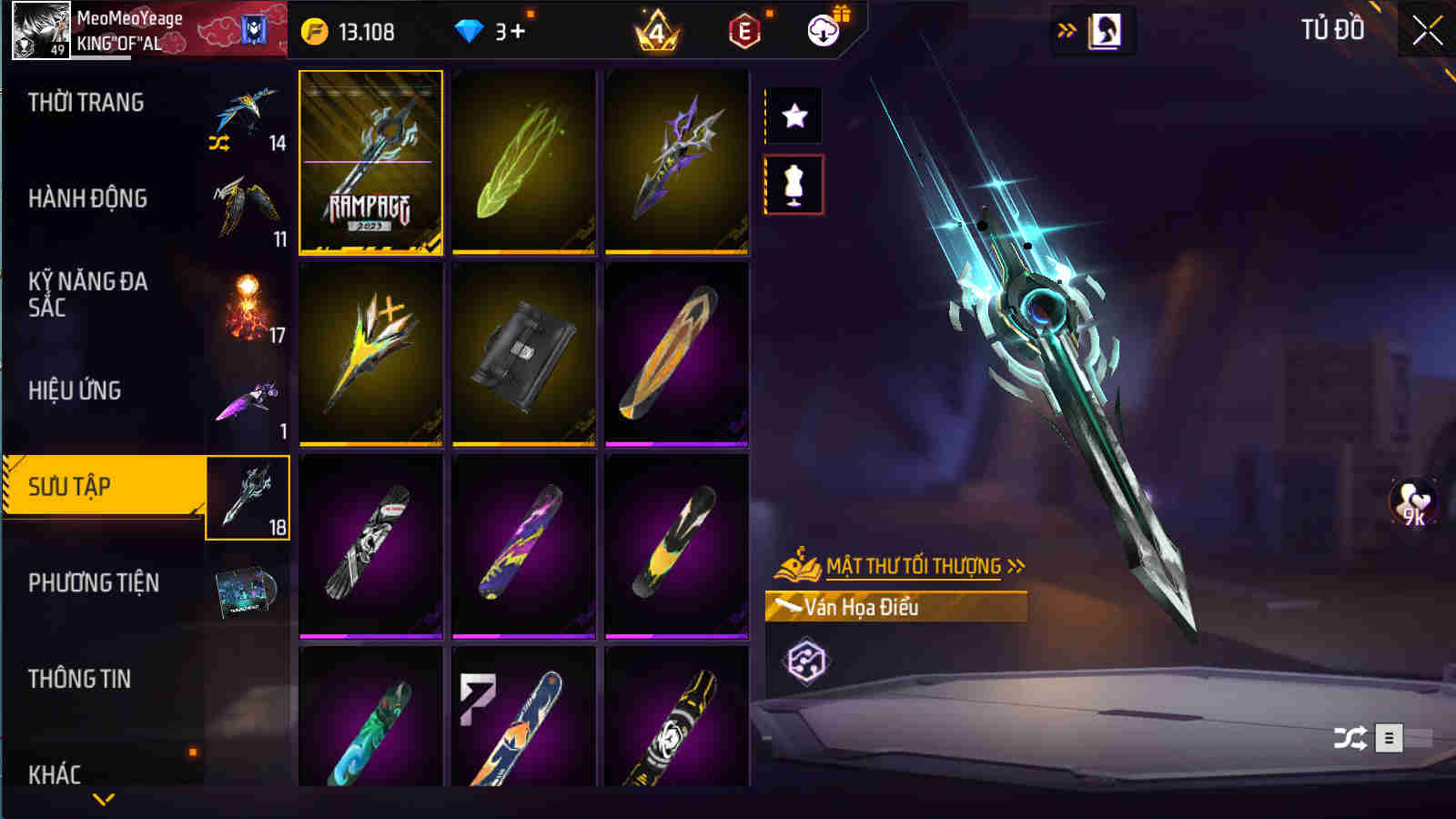Click the red "E" event badge icon
The image size is (1456, 819).
(744, 29)
